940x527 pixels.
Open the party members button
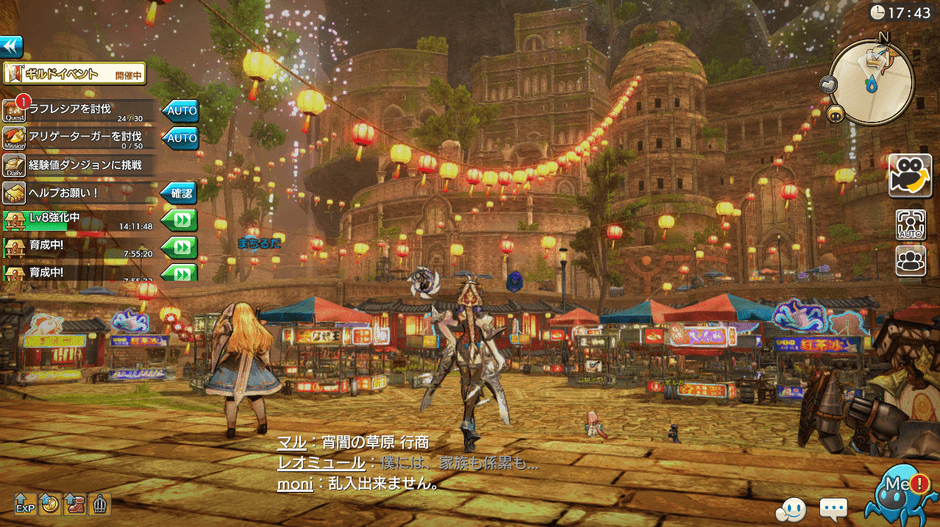(x=910, y=260)
